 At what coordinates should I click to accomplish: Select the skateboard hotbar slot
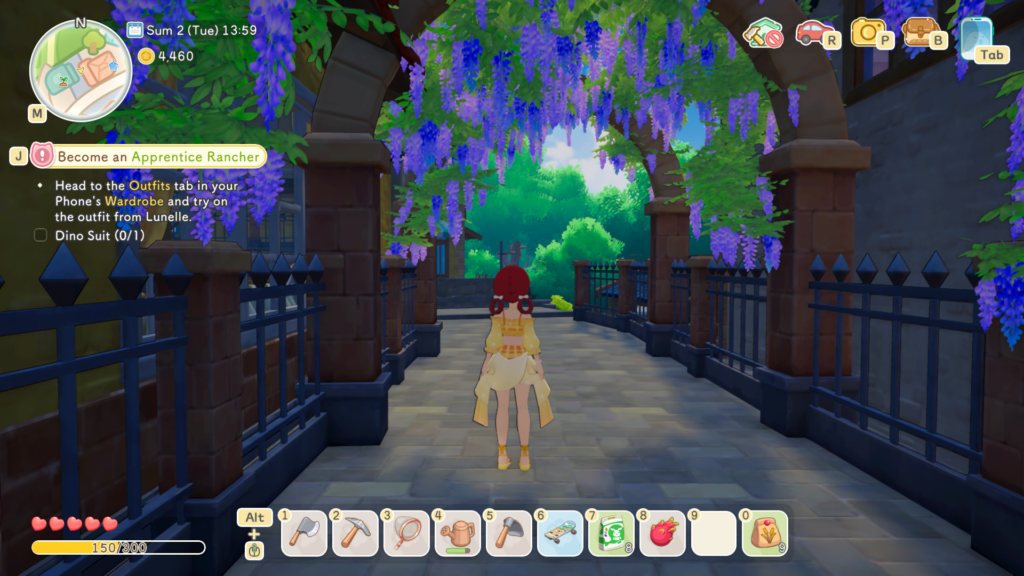coord(559,533)
